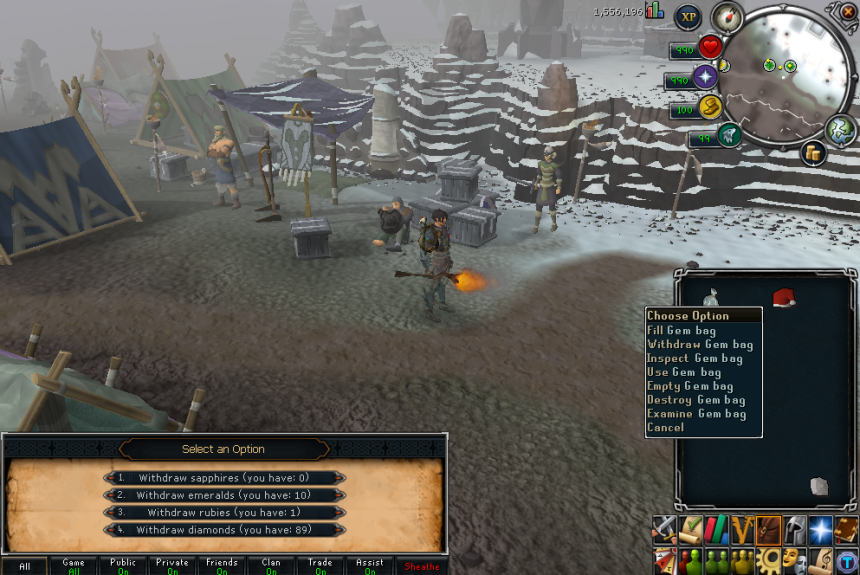
Task: Open the Settings gear tab
Action: [x=768, y=558]
